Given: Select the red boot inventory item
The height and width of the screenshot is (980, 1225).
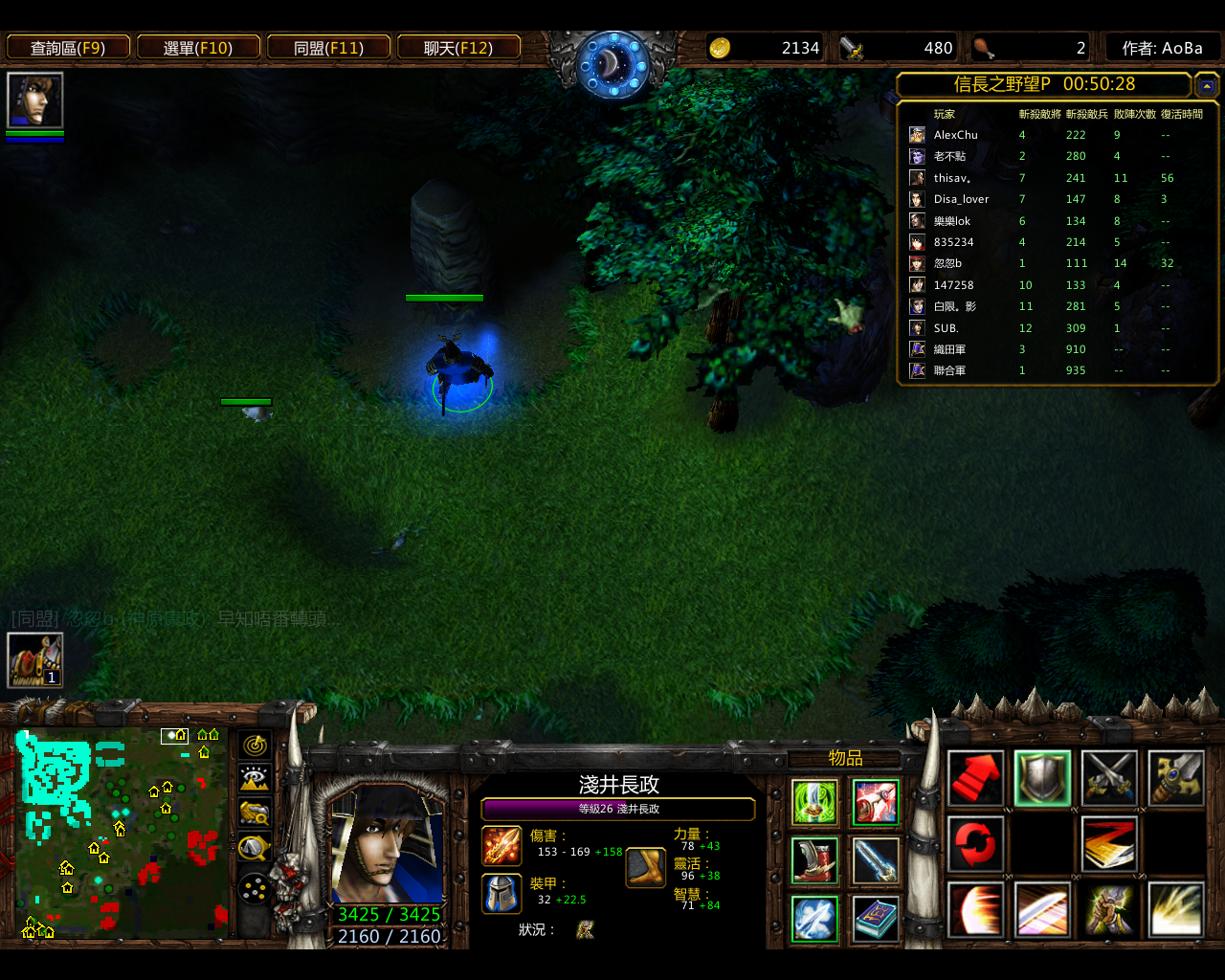Looking at the screenshot, I should coord(815,860).
